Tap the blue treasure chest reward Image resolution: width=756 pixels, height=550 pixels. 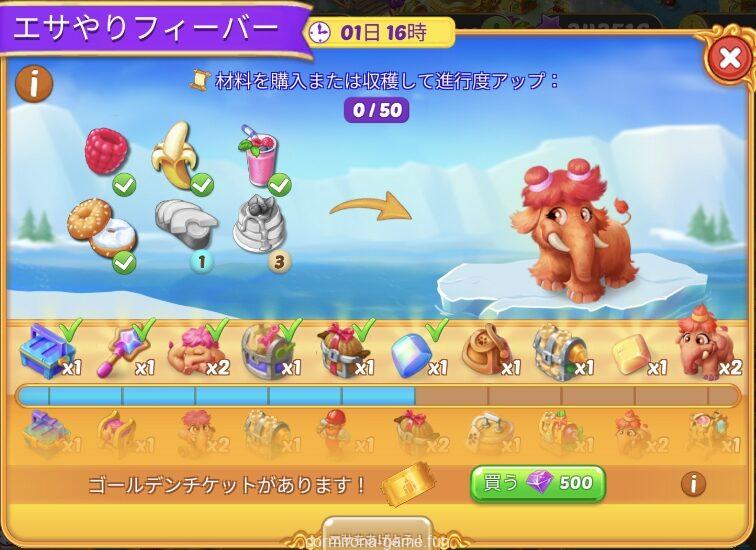point(45,350)
